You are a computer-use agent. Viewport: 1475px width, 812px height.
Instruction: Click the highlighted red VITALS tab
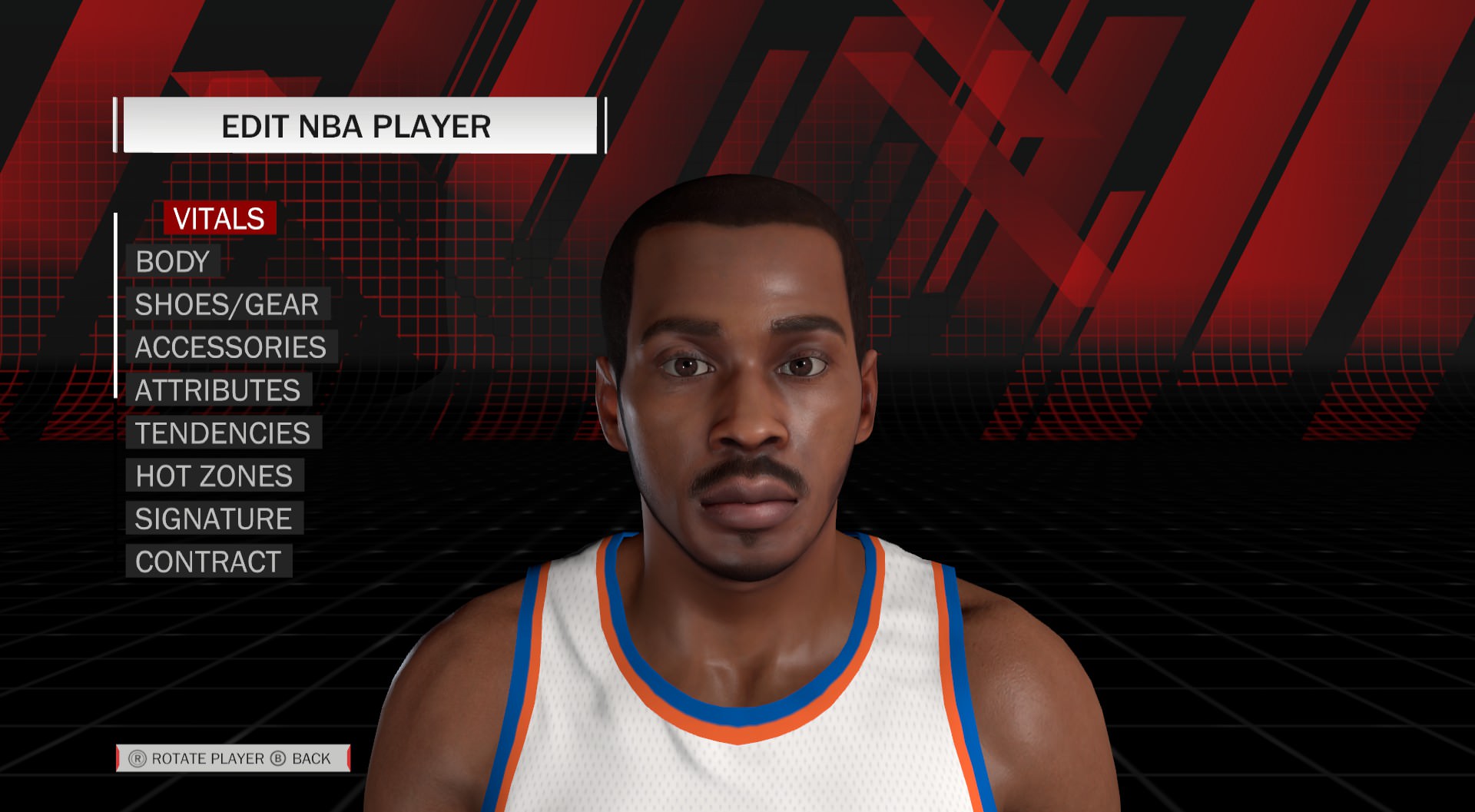(219, 219)
